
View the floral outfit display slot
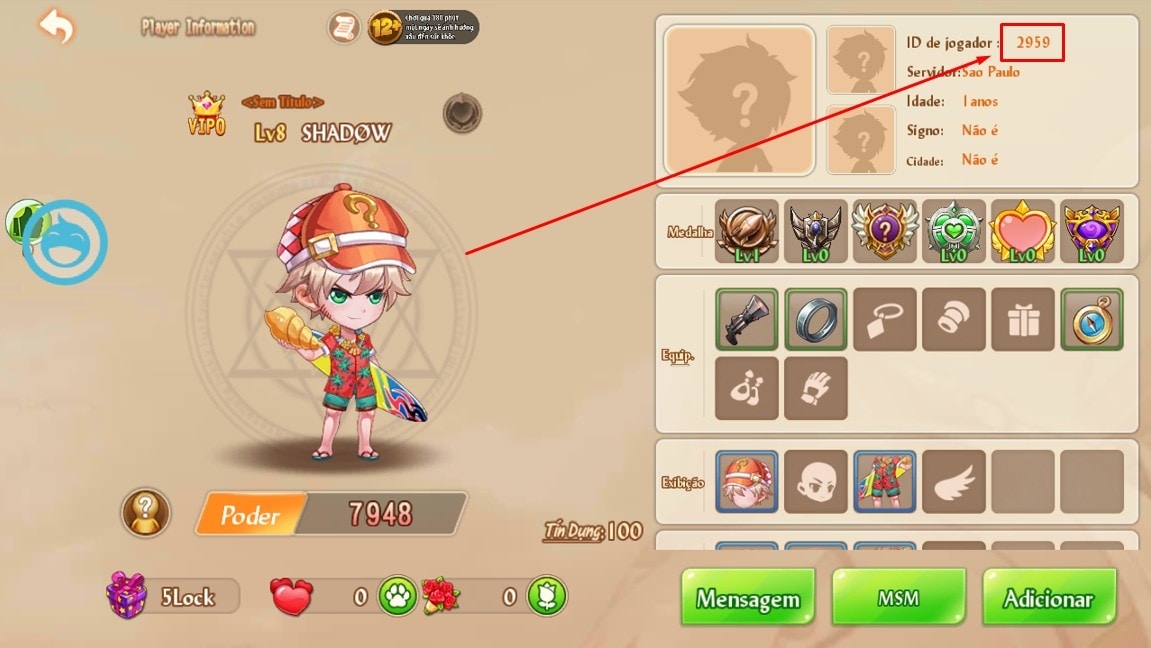coord(885,481)
